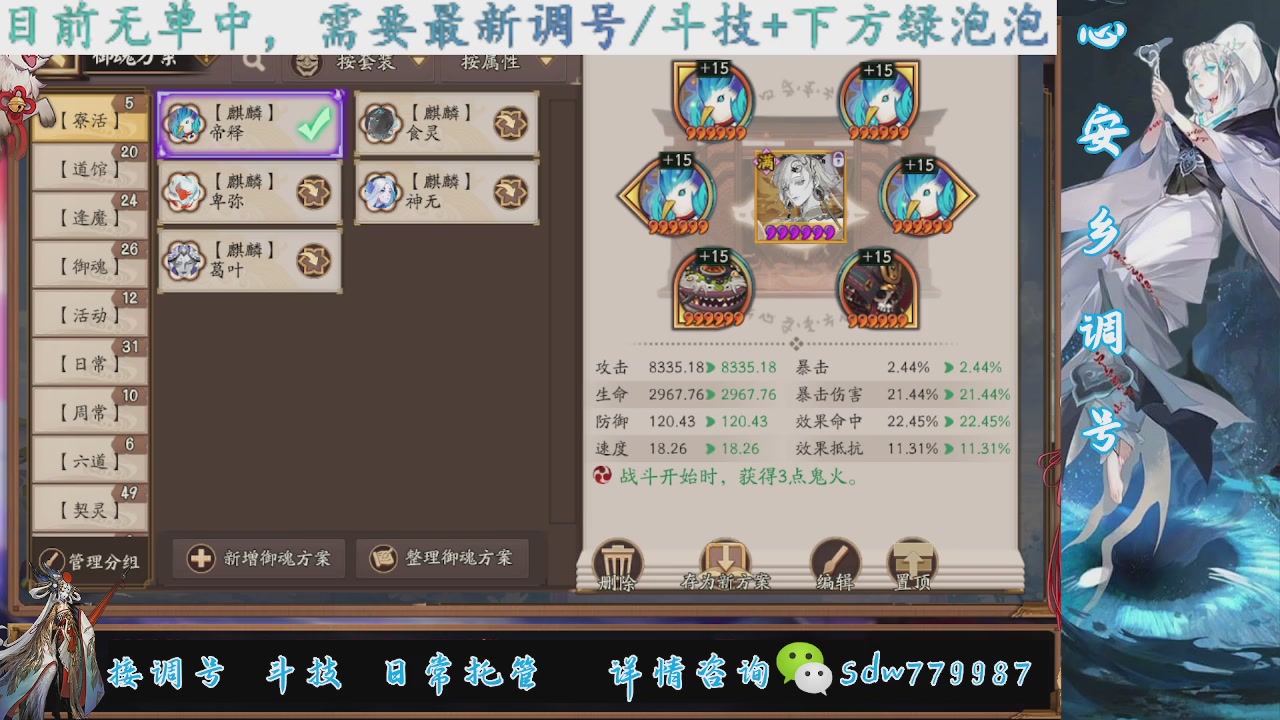Click the 新增御魂方案 button
Image resolution: width=1280 pixels, height=720 pixels.
(258, 559)
